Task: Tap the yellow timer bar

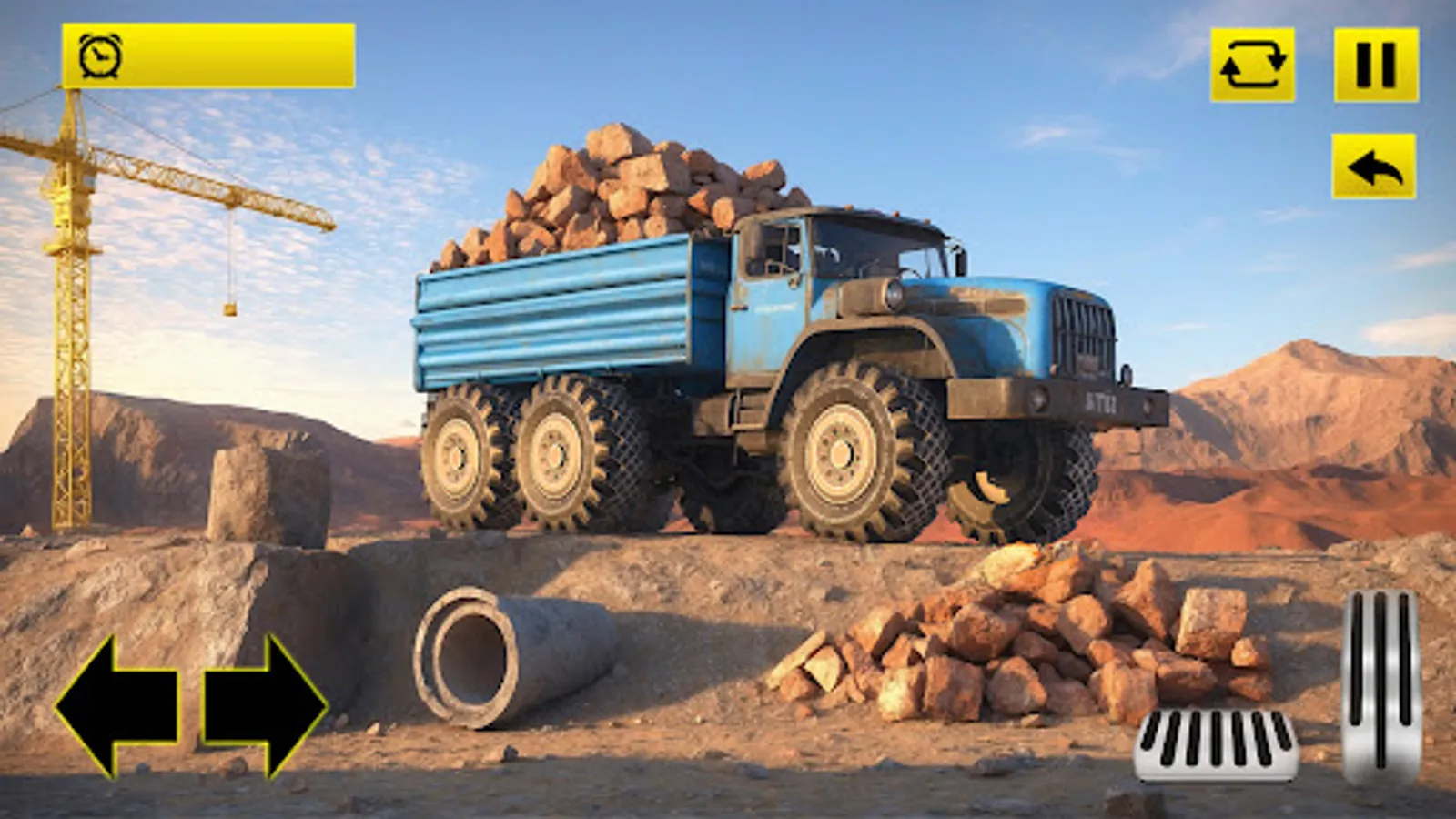Action: (209, 56)
